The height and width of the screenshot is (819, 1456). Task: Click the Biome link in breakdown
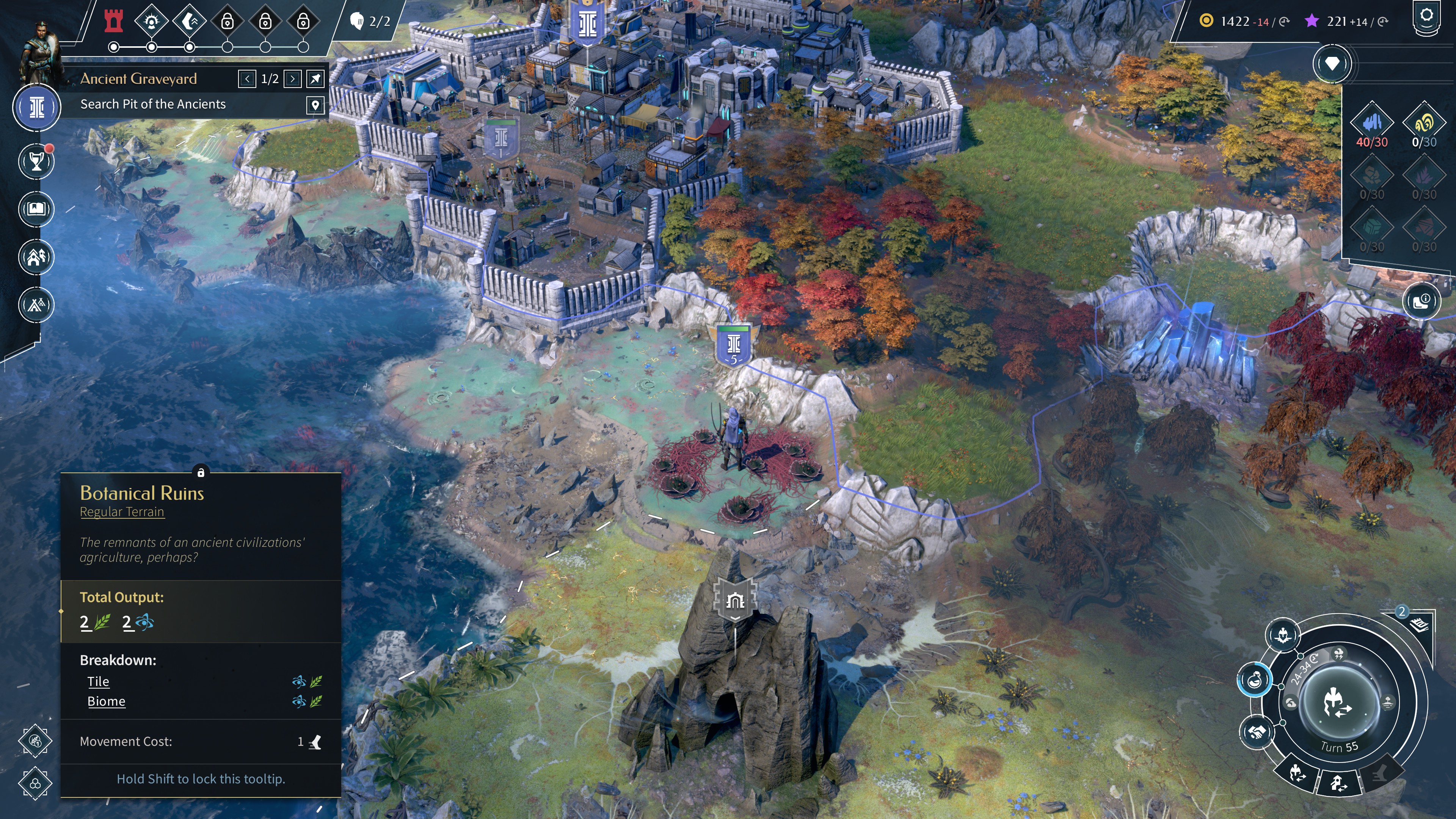tap(106, 701)
